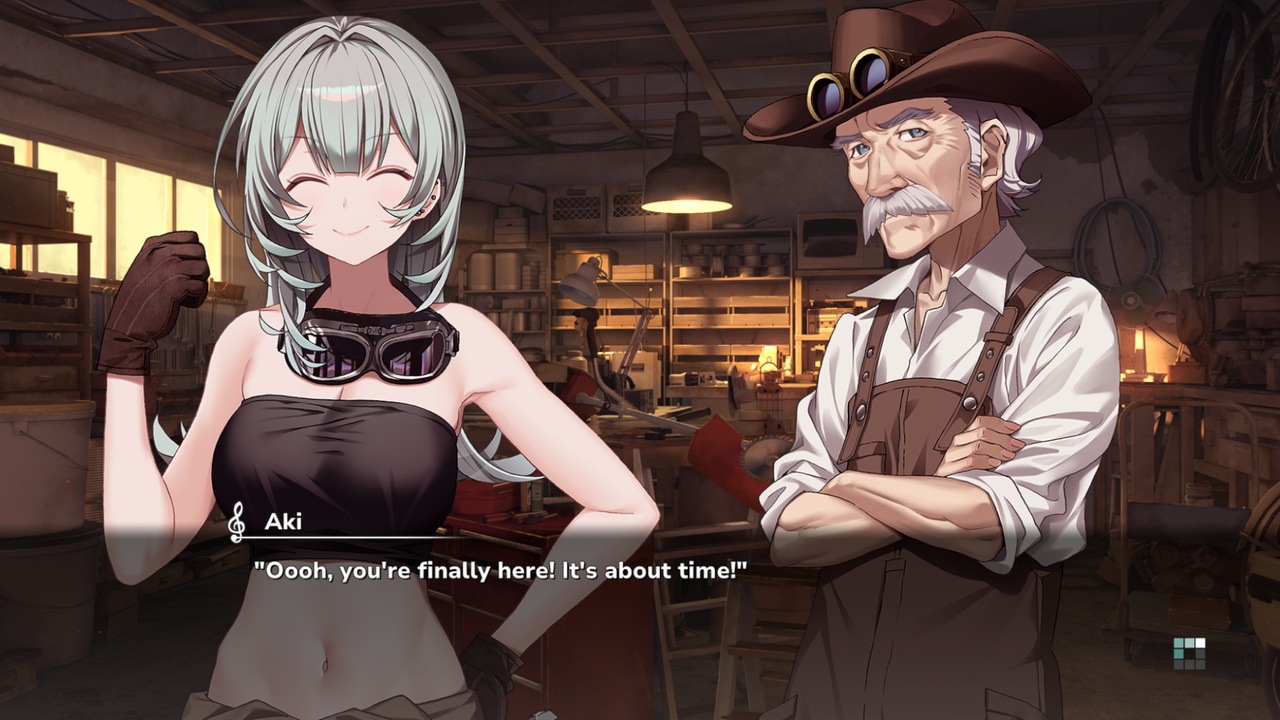
Task: Toggle the faded teal cell in the indicator
Action: [x=1190, y=643]
